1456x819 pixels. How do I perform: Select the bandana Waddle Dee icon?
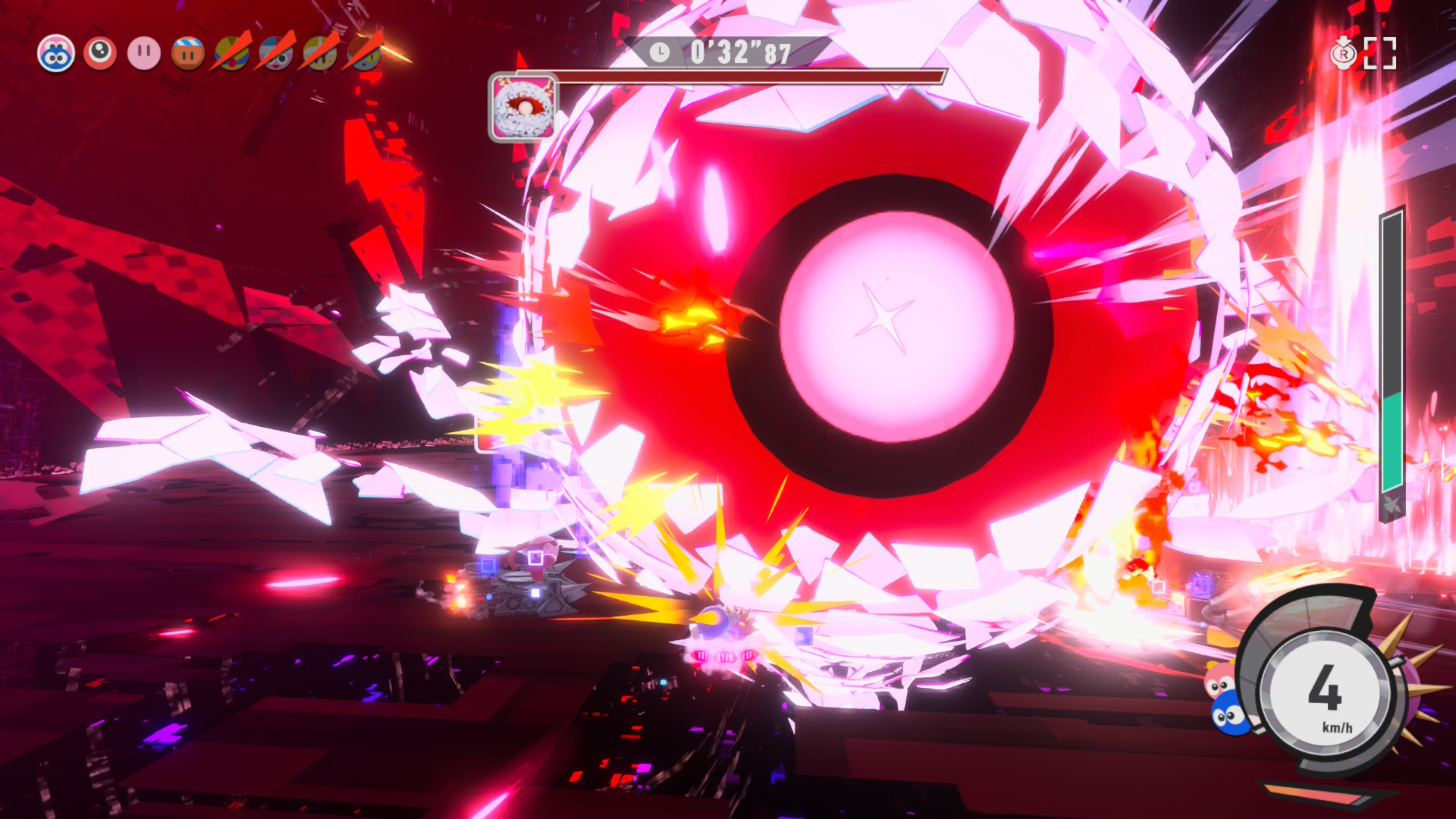point(187,54)
